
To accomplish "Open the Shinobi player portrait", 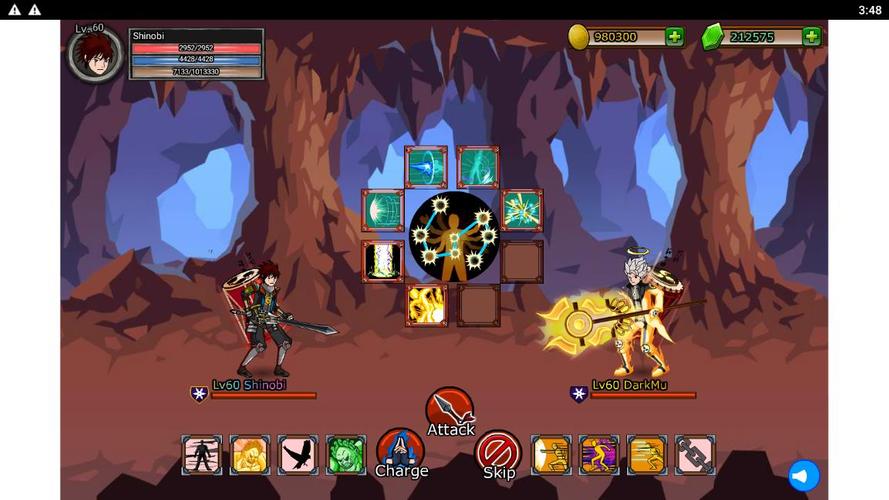I will coord(95,54).
